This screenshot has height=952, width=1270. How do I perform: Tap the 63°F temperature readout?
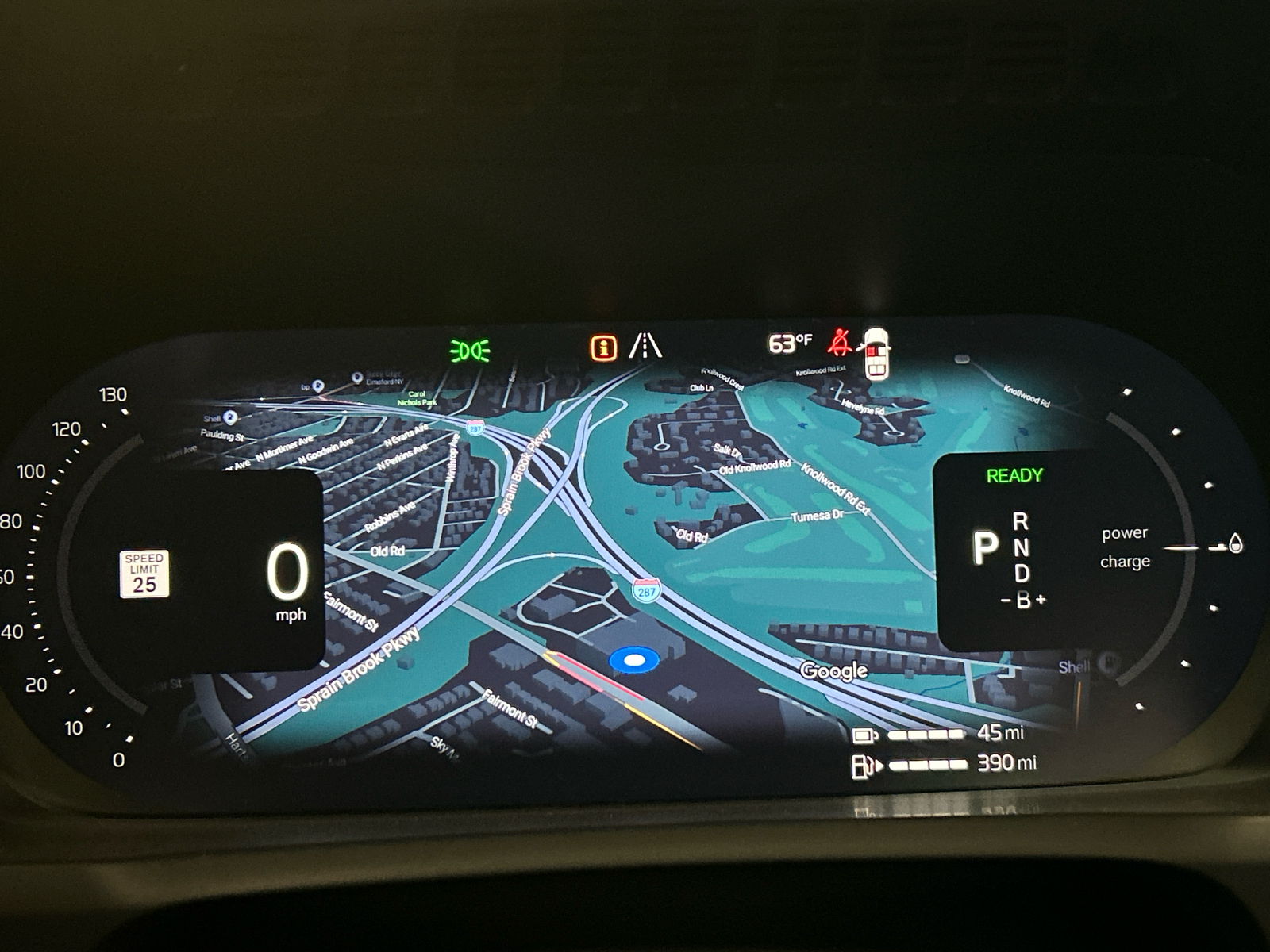click(x=791, y=343)
